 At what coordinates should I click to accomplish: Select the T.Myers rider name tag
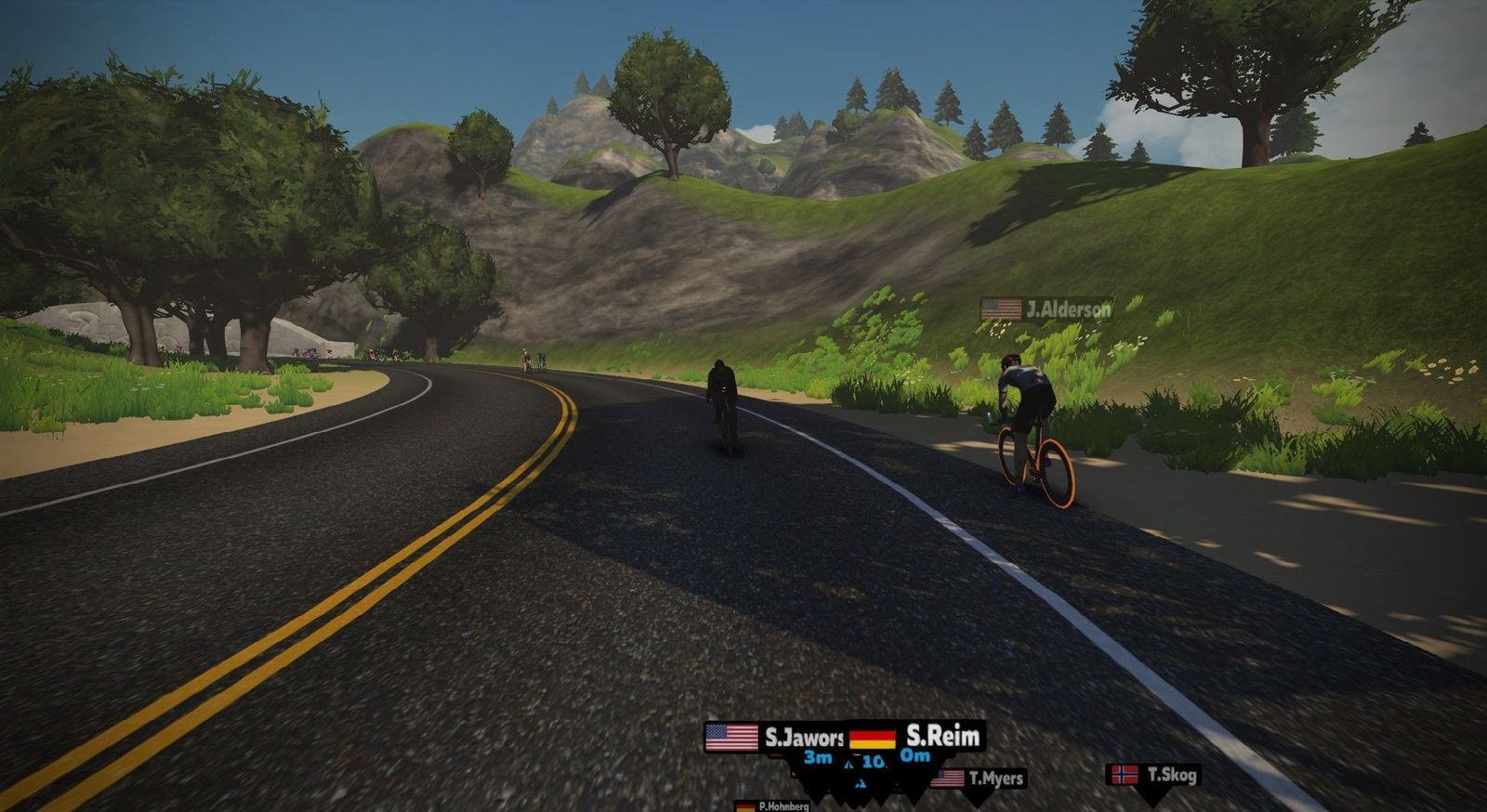979,779
